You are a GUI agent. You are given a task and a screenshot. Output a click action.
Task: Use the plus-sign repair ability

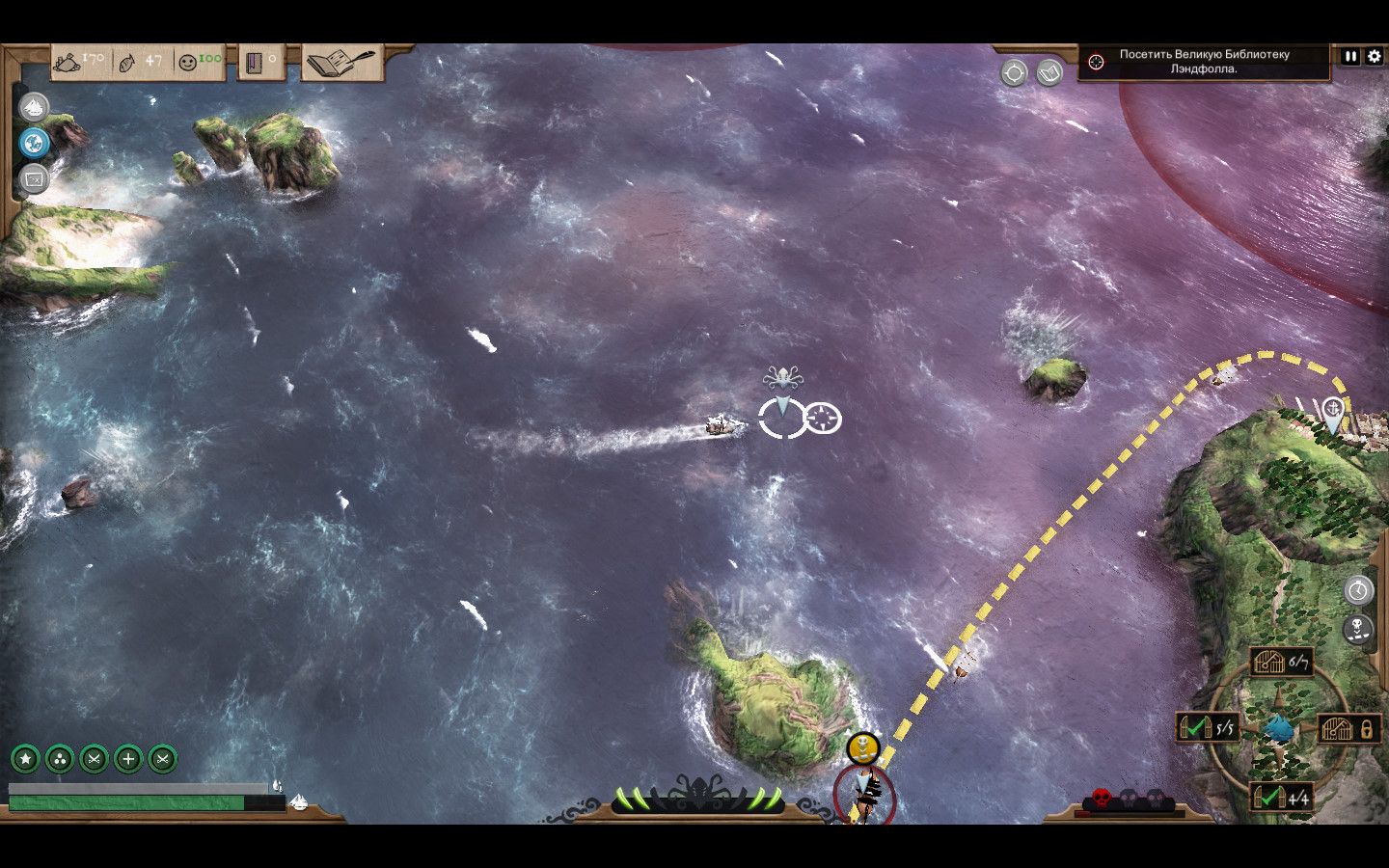click(x=127, y=759)
